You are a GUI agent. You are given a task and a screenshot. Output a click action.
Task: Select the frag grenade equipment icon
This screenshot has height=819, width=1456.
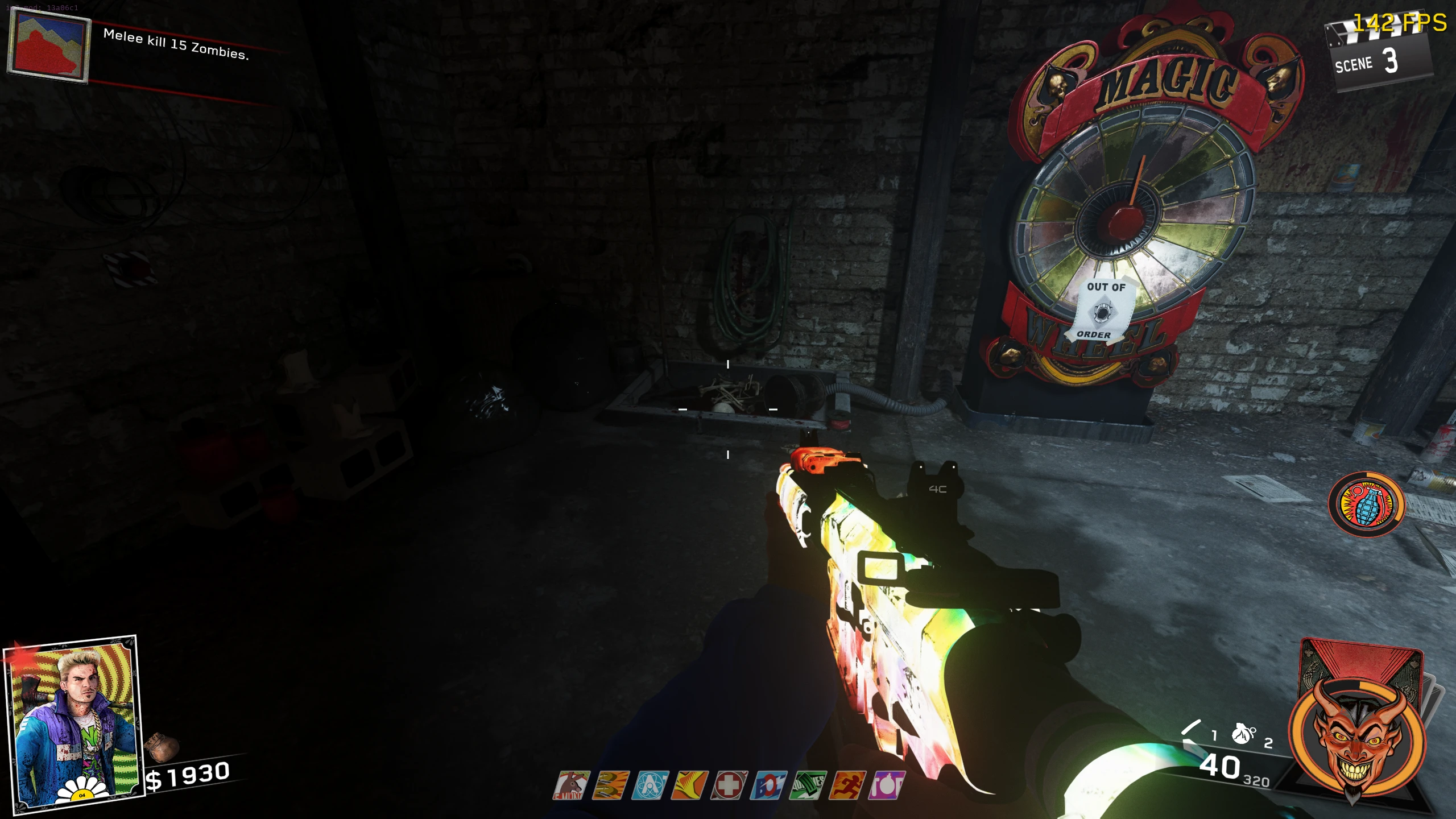tap(1243, 734)
